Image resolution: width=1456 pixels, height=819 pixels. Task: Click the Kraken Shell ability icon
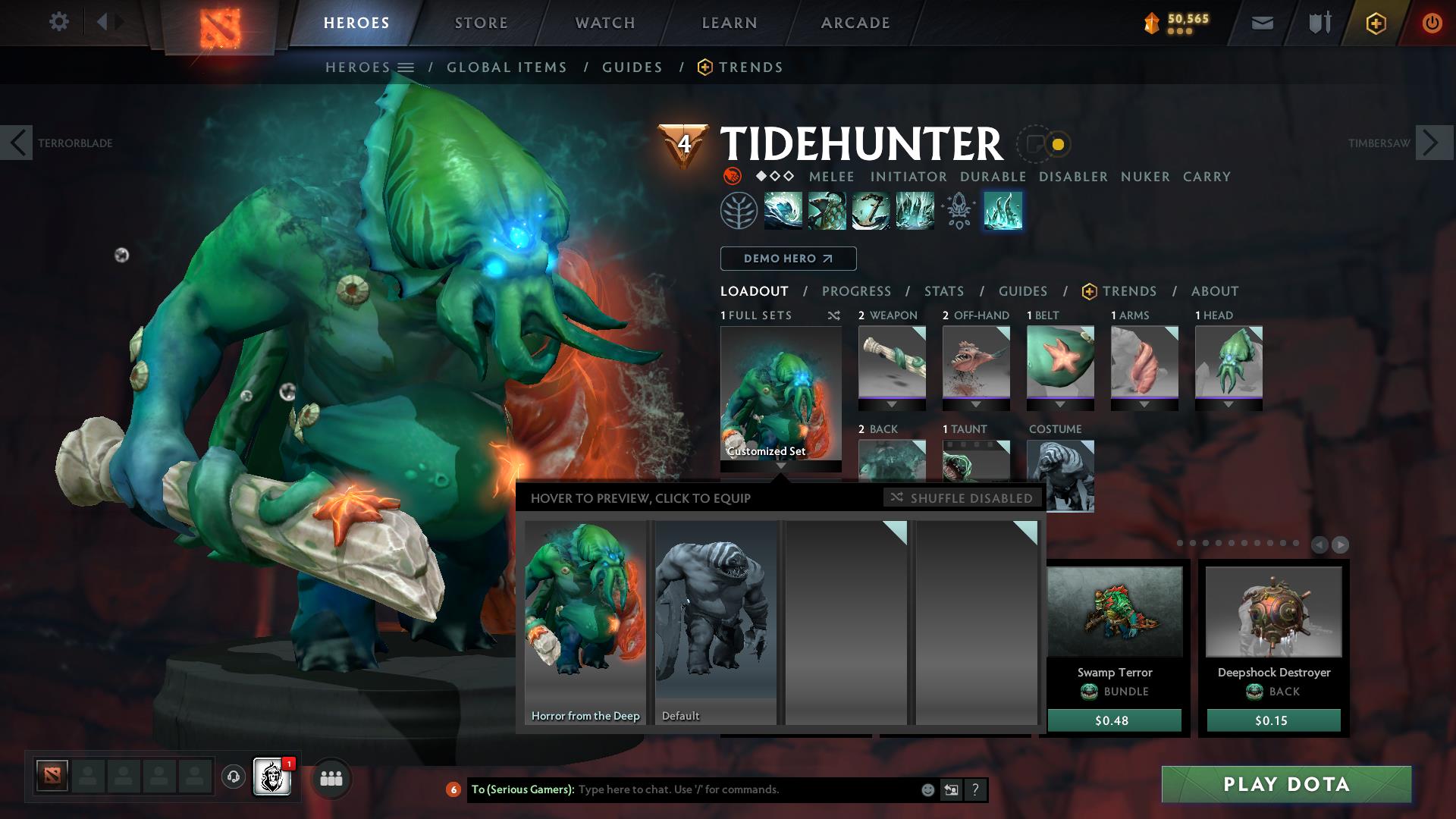click(x=826, y=211)
